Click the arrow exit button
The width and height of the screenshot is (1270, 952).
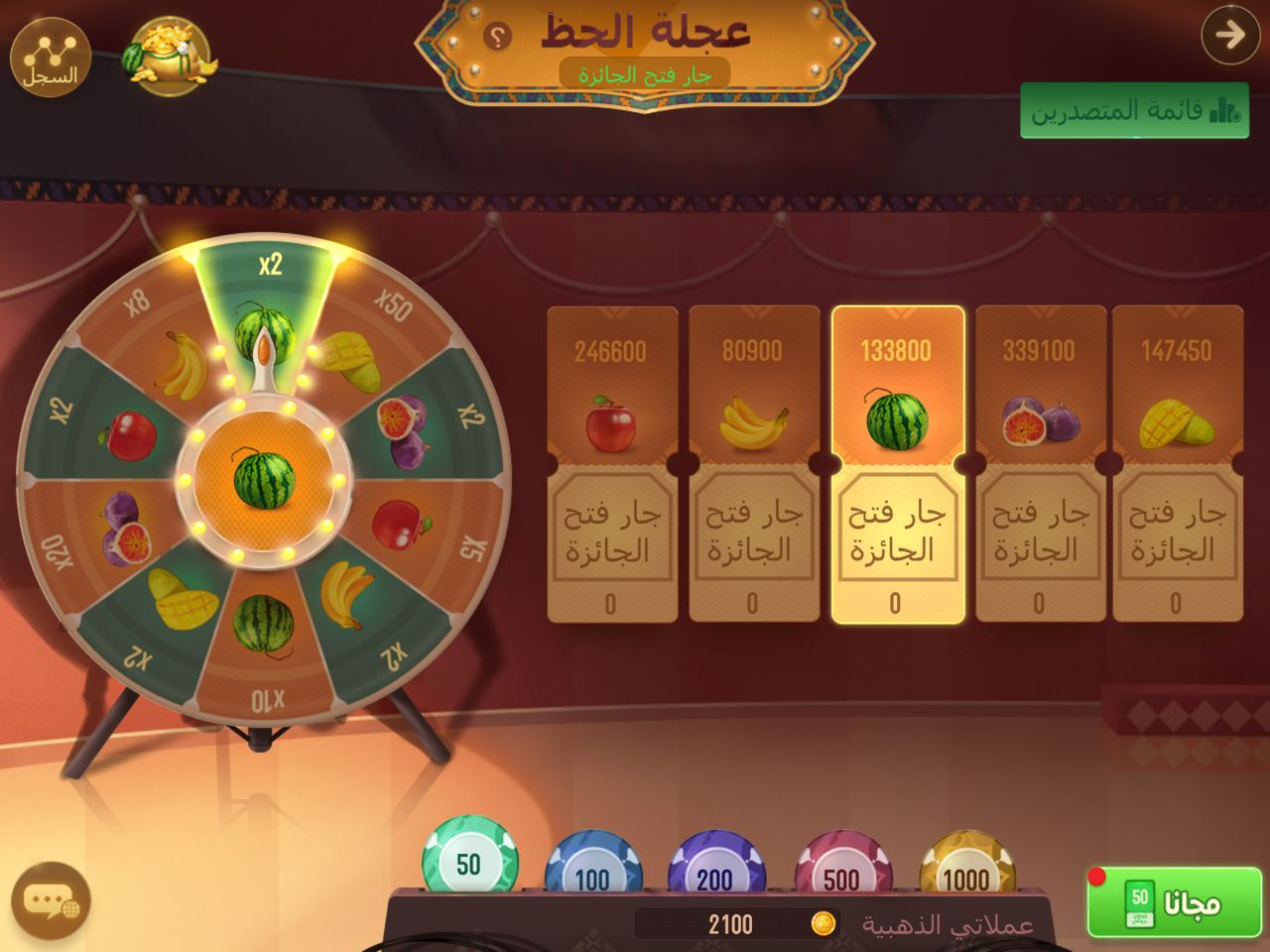pos(1229,36)
